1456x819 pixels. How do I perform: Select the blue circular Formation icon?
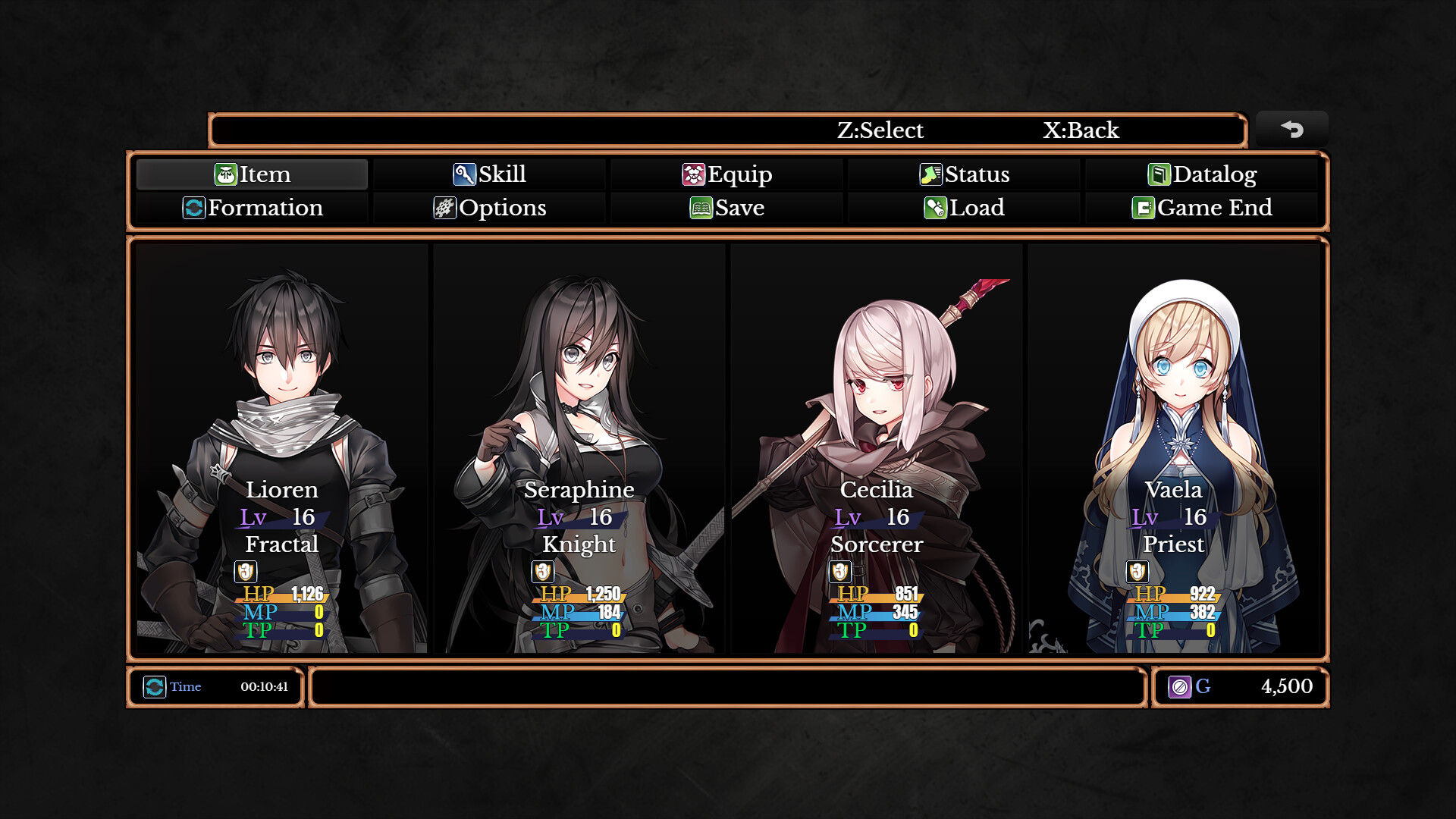[x=195, y=208]
